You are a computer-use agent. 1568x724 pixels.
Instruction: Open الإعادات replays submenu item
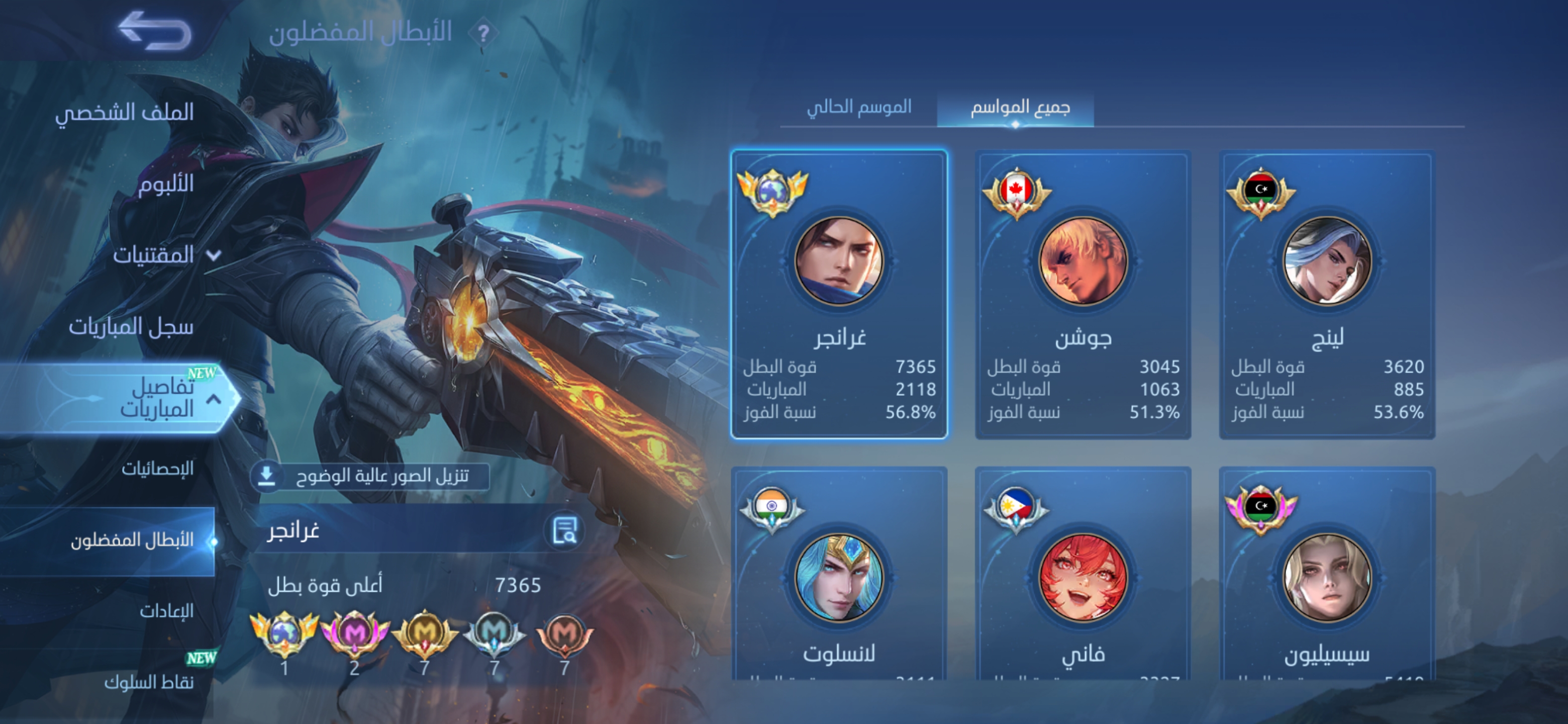pyautogui.click(x=166, y=611)
